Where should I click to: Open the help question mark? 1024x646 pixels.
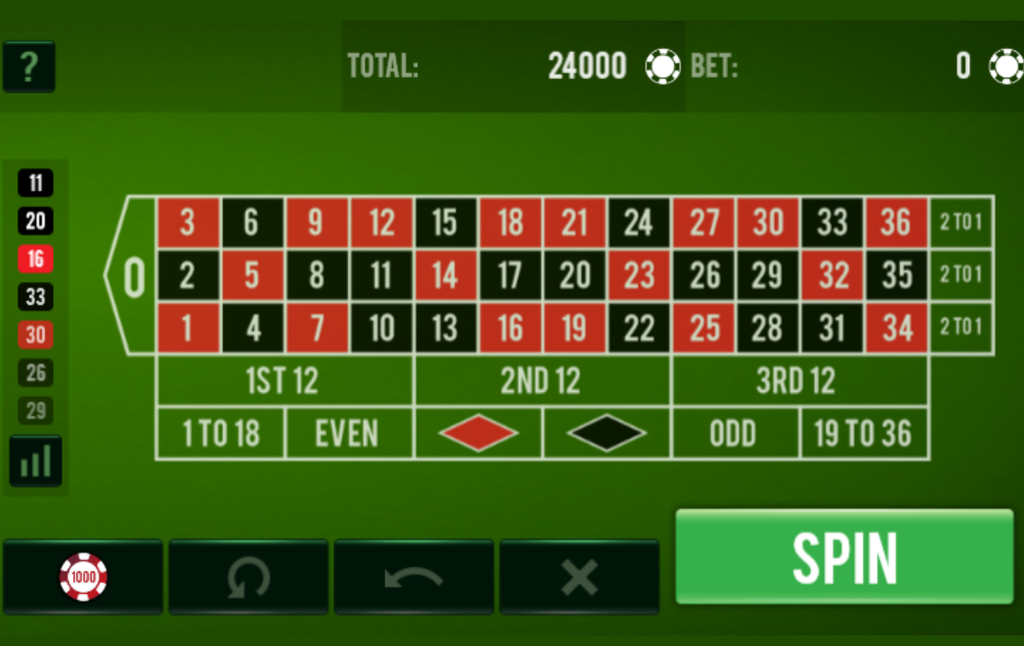pyautogui.click(x=29, y=67)
